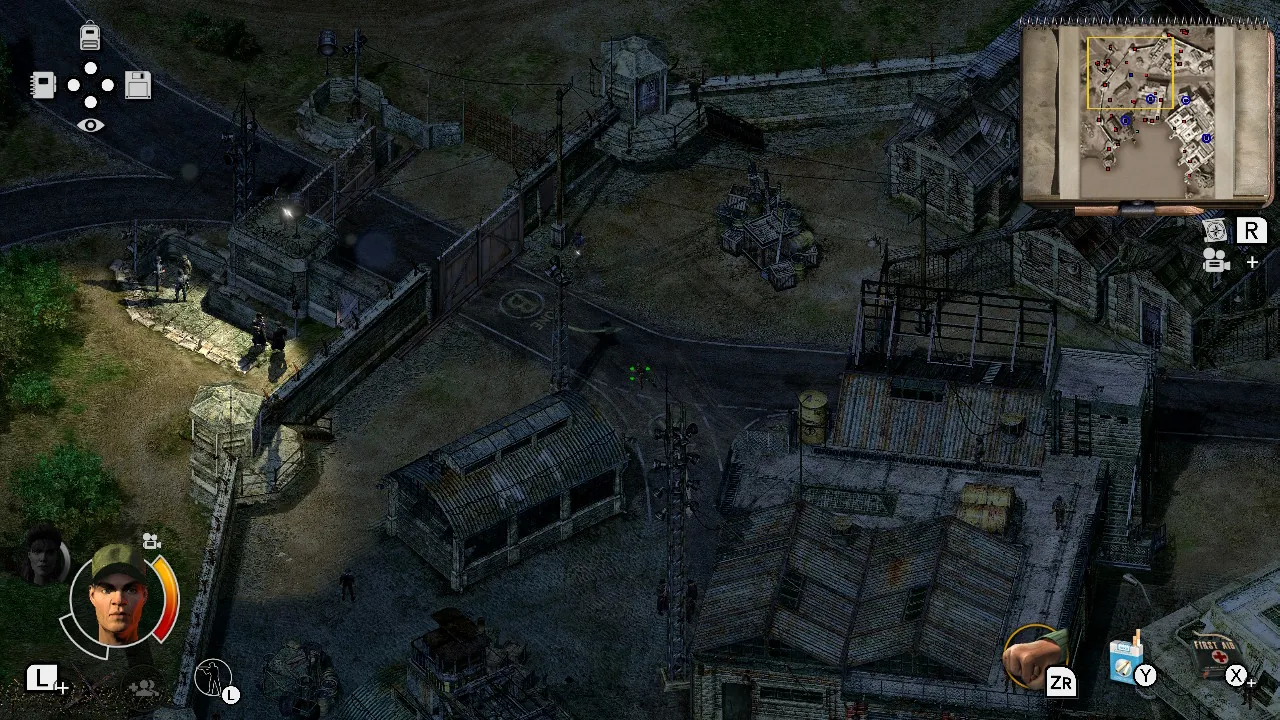Image resolution: width=1280 pixels, height=720 pixels.
Task: Select the floppy disk save icon
Action: point(138,86)
